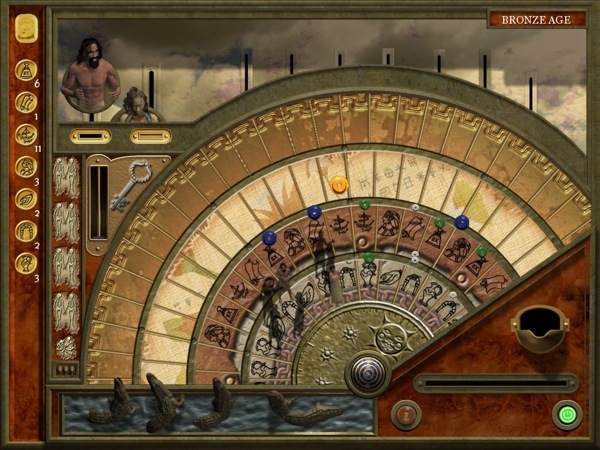This screenshot has width=600, height=450.
Task: Select the bearded man portrait
Action: click(x=91, y=74)
